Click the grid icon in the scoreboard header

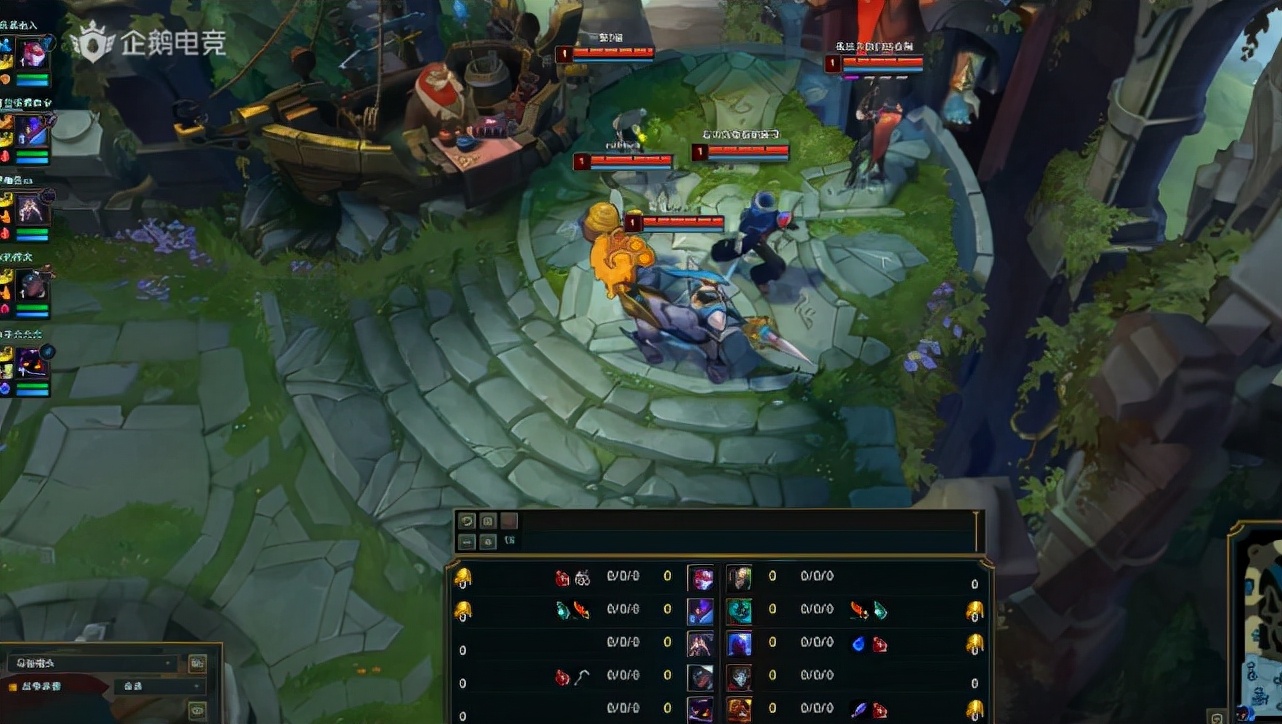[488, 521]
